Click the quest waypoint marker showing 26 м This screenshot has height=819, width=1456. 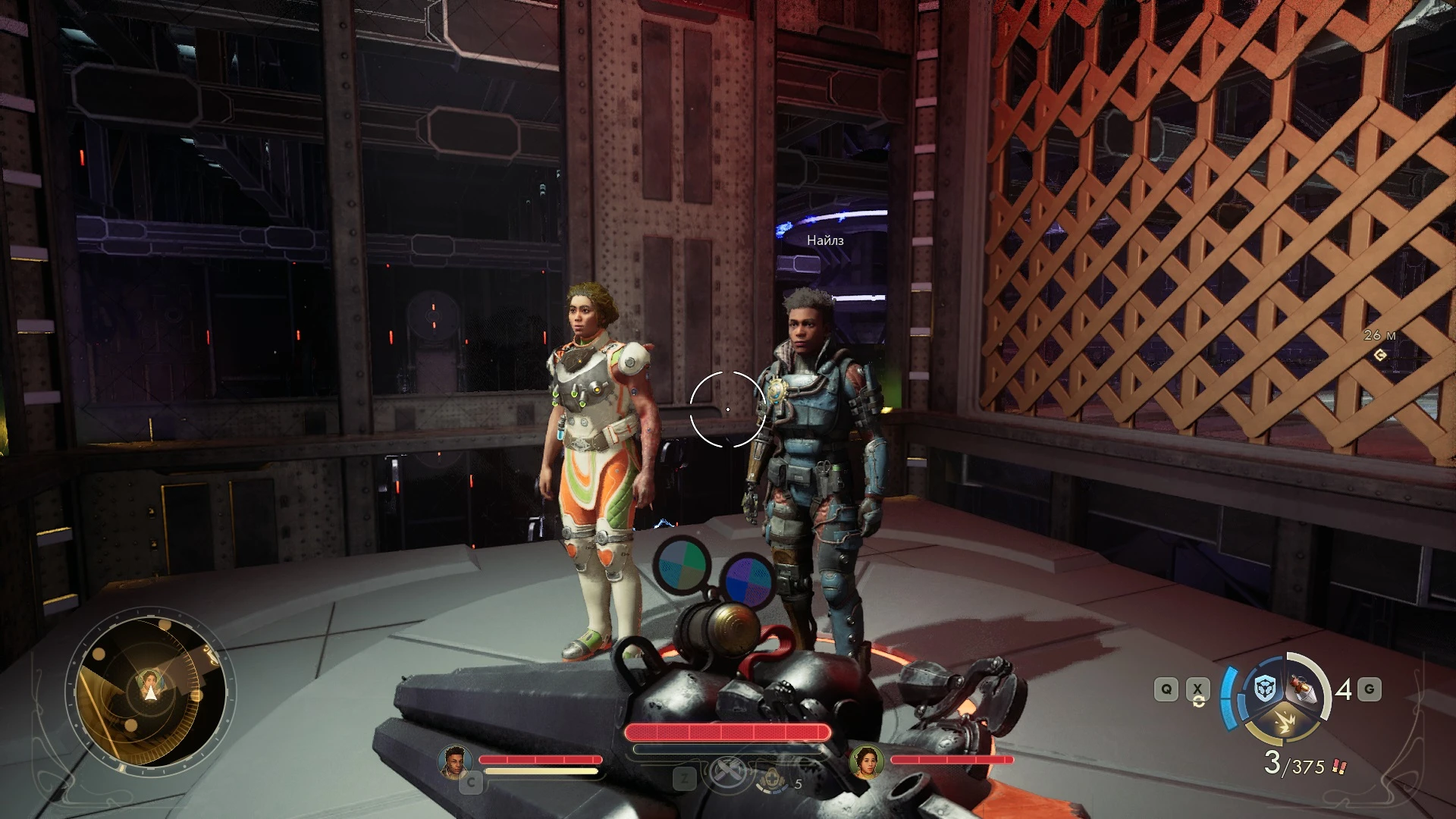1379,353
